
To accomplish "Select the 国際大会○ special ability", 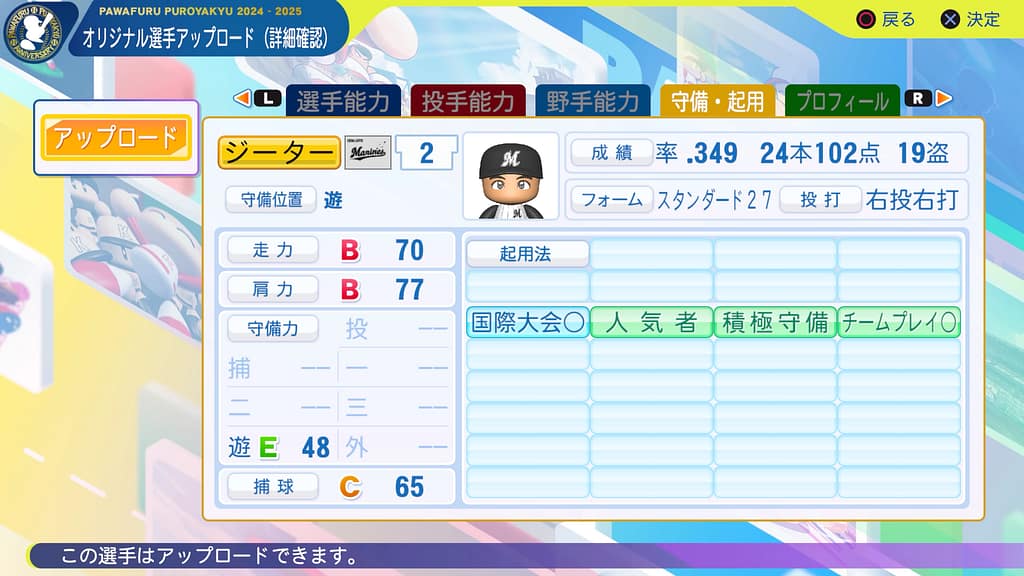I will (527, 322).
